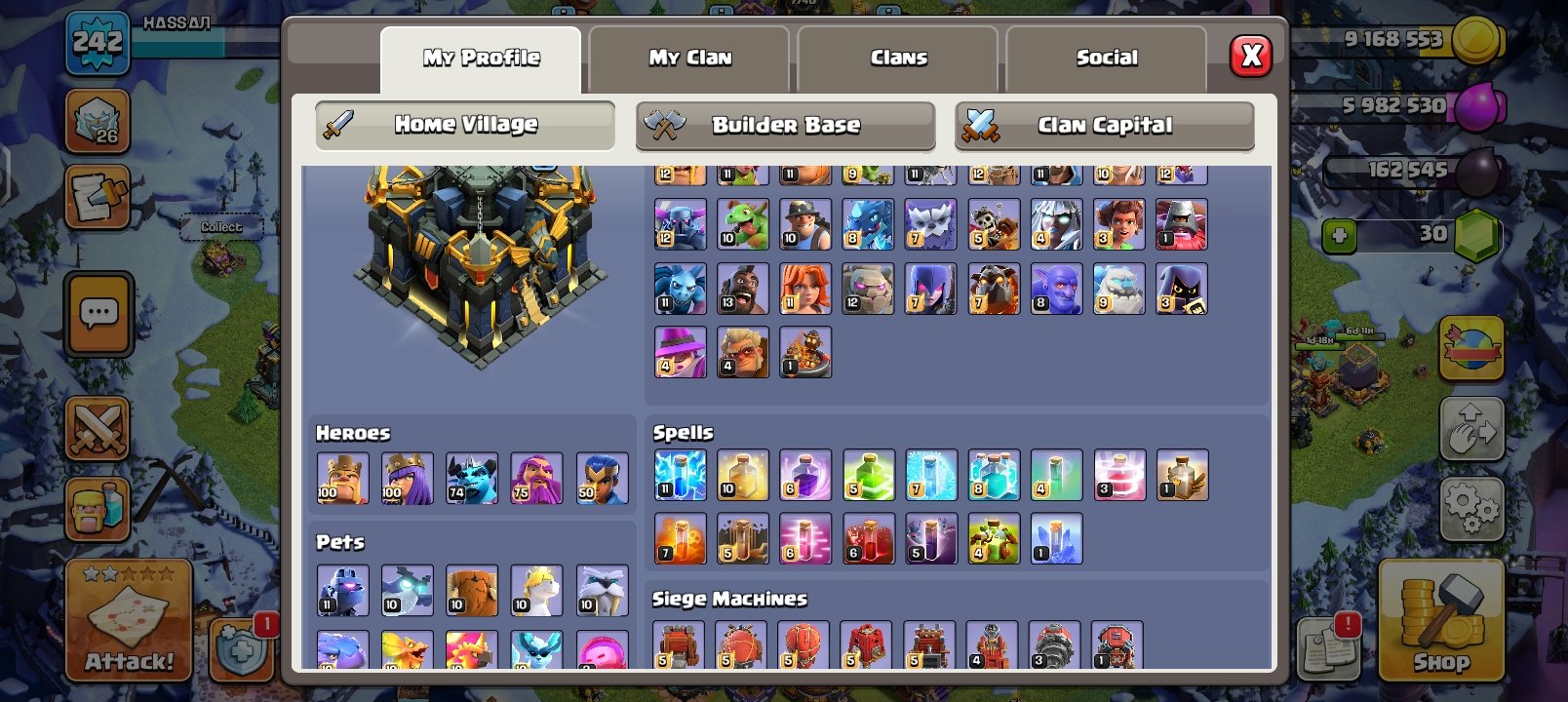Image resolution: width=1568 pixels, height=702 pixels.
Task: Select the Hog Rider troop icon
Action: (x=743, y=288)
